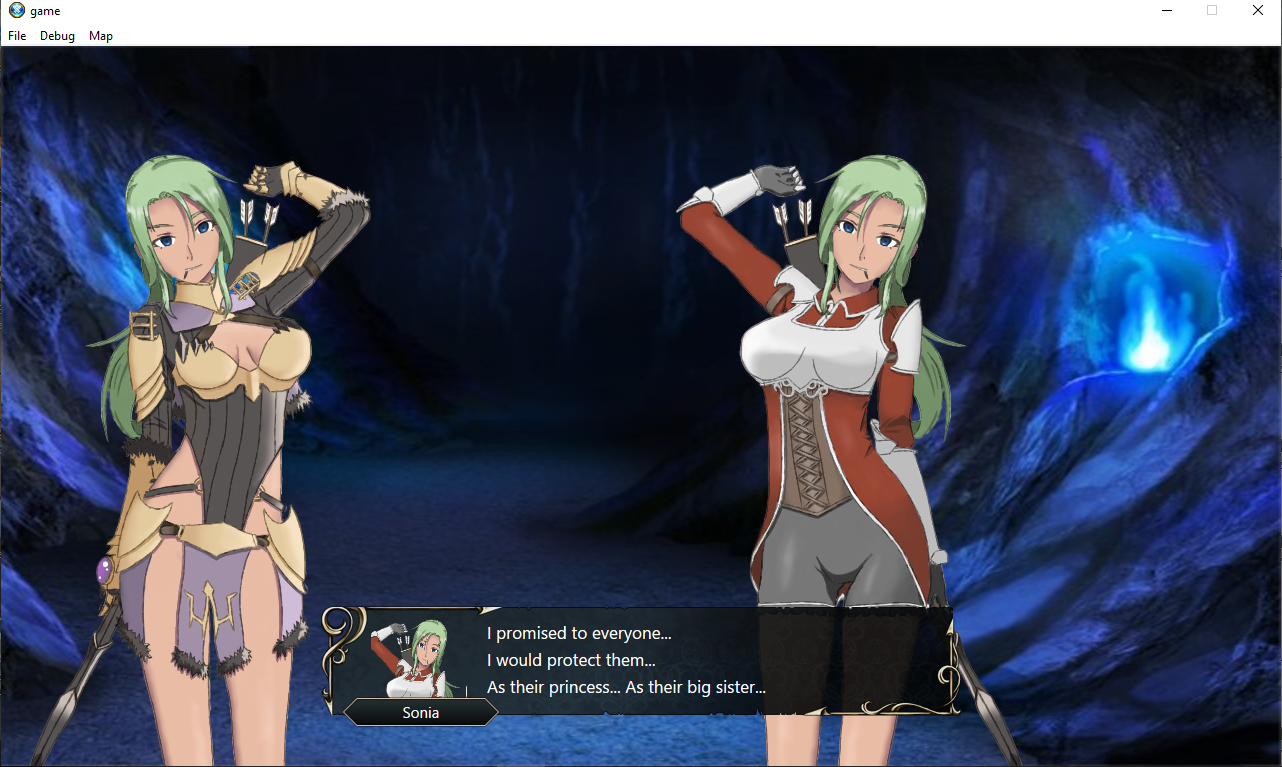Open the Map menu
Image resolution: width=1282 pixels, height=767 pixels.
point(100,35)
